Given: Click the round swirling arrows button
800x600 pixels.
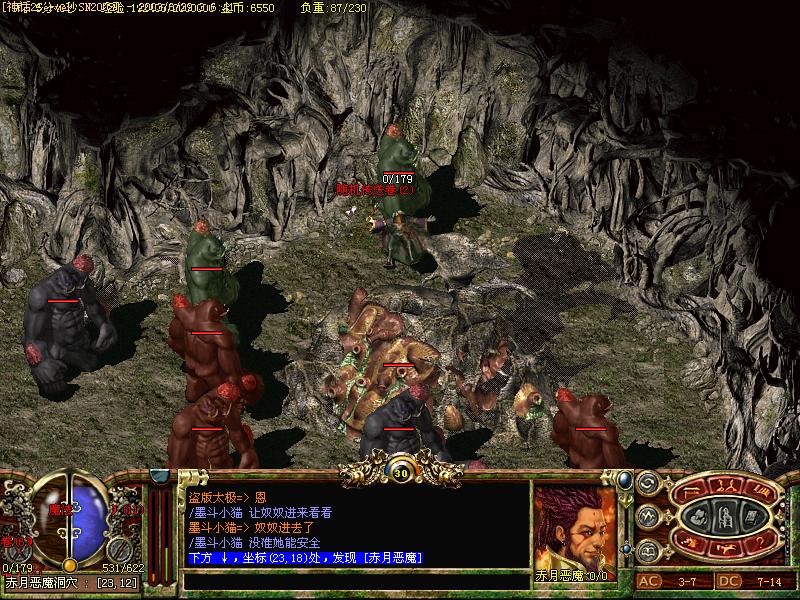Looking at the screenshot, I should (x=646, y=483).
